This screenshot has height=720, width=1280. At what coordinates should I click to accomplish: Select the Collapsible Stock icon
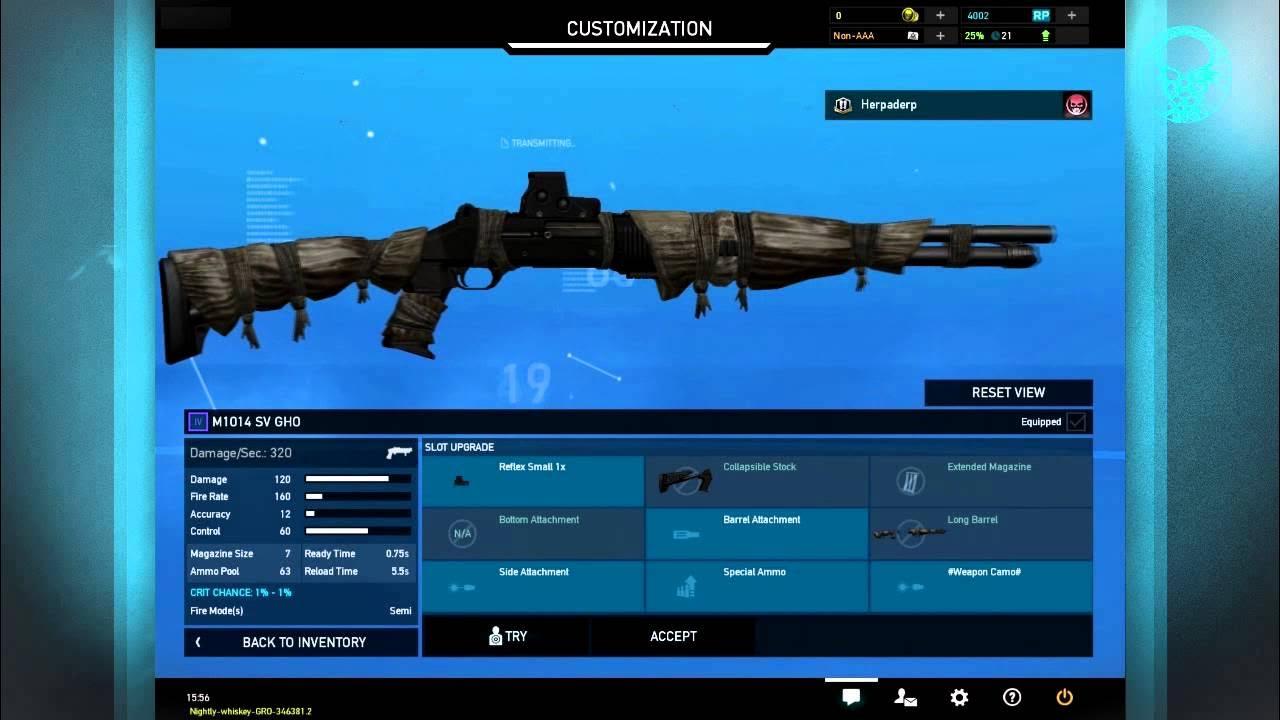(x=687, y=481)
